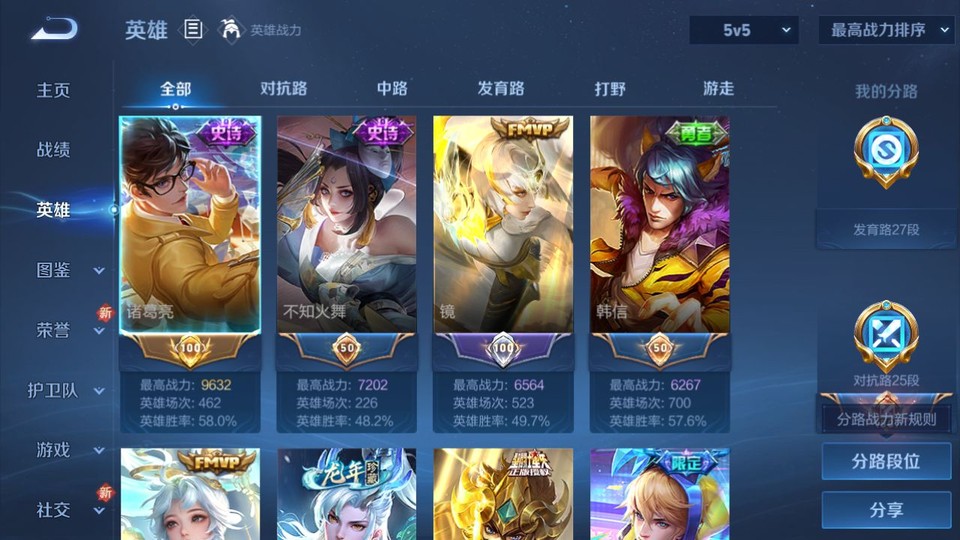Switch to the 对抗路 tab
960x540 pixels.
pyautogui.click(x=283, y=88)
